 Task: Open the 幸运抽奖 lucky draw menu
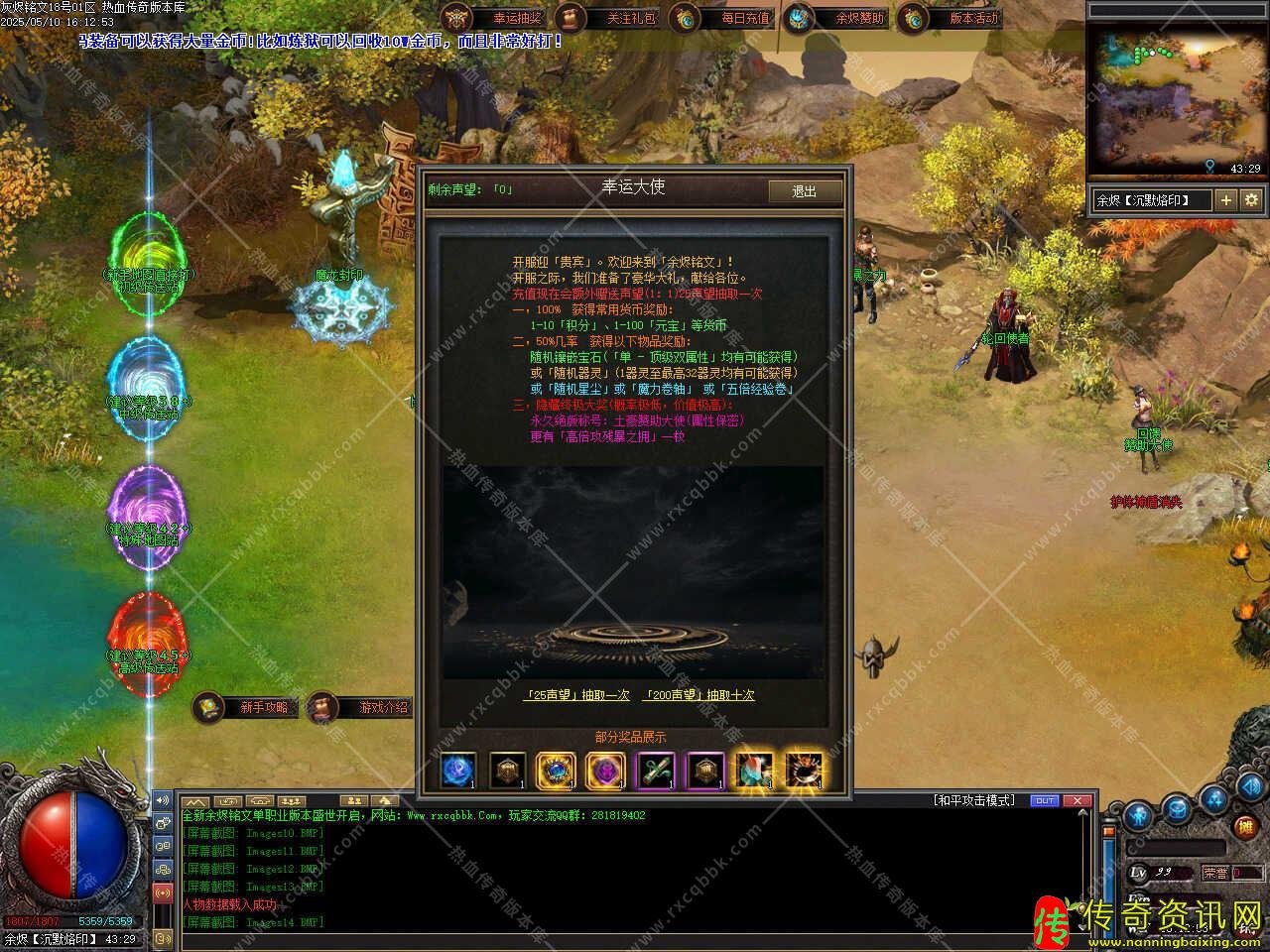pyautogui.click(x=496, y=18)
